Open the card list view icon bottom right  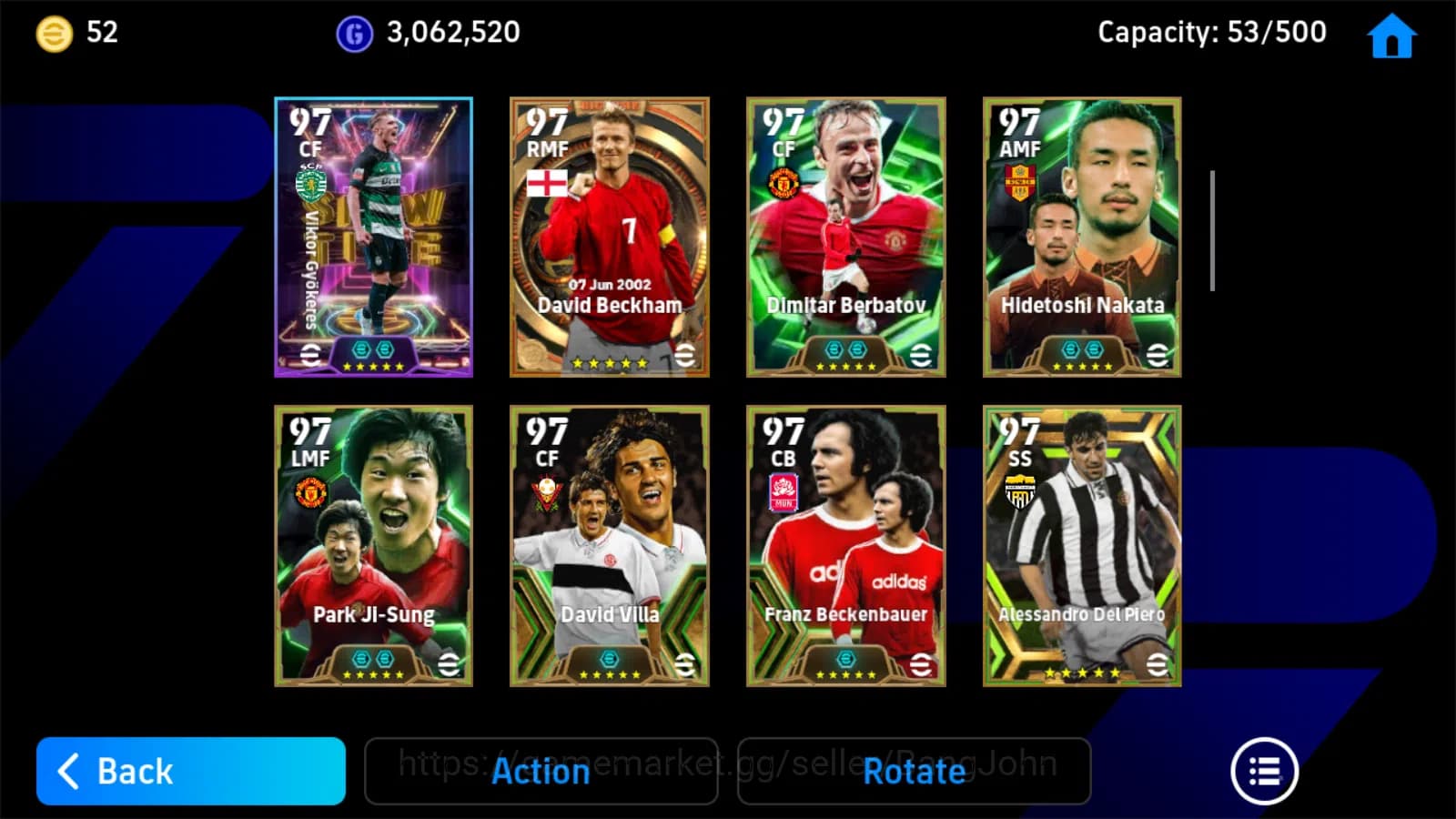point(1264,770)
